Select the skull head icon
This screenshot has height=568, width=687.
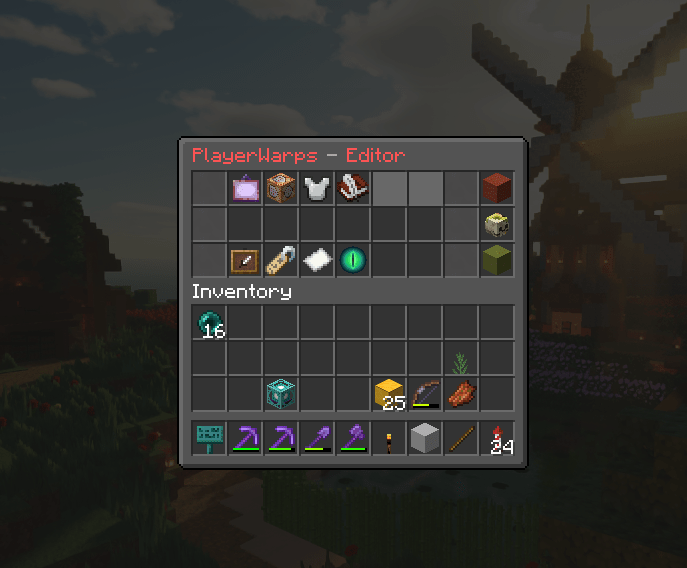[x=497, y=224]
